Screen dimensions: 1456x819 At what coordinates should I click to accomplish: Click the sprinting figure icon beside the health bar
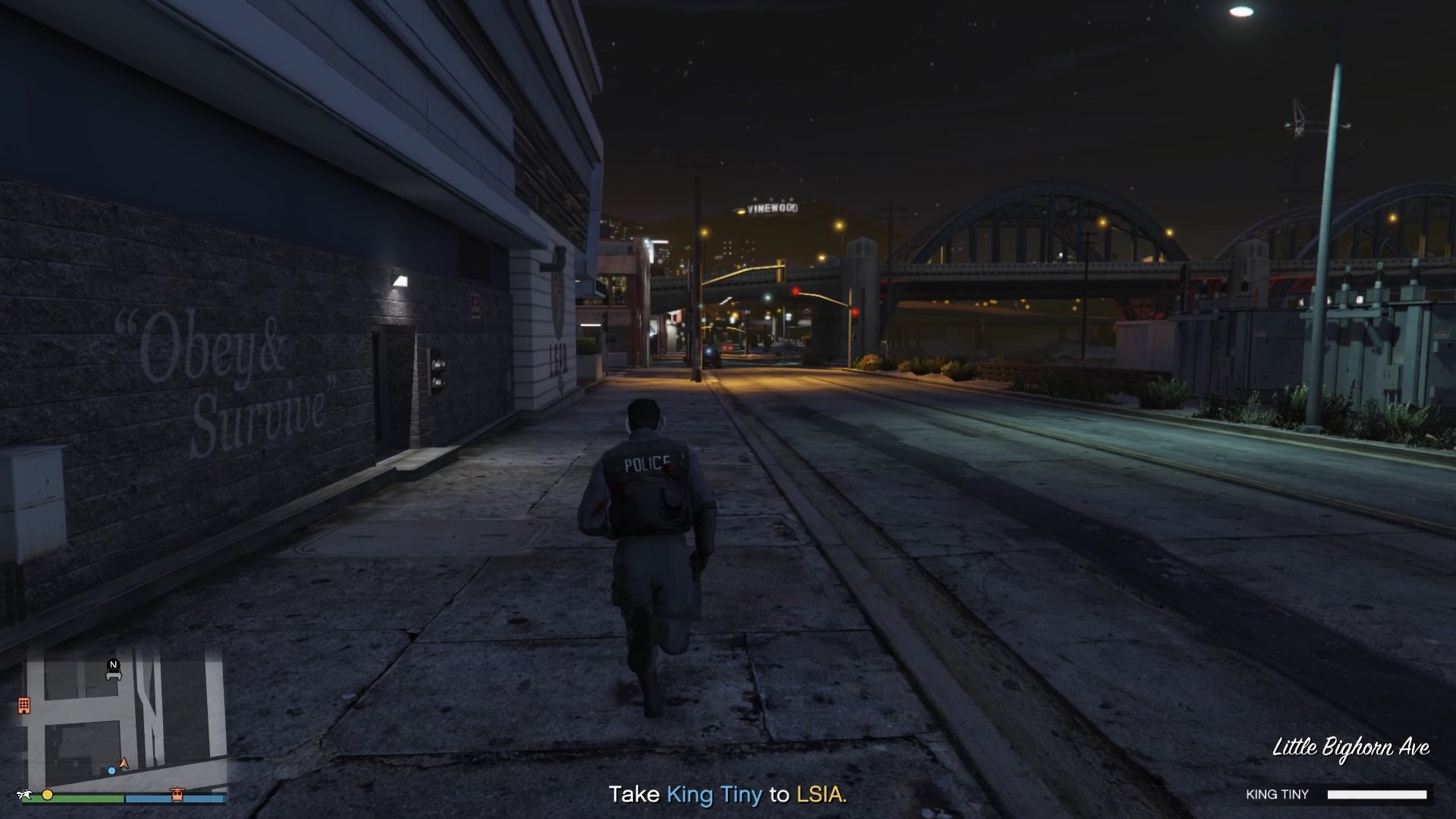point(25,795)
